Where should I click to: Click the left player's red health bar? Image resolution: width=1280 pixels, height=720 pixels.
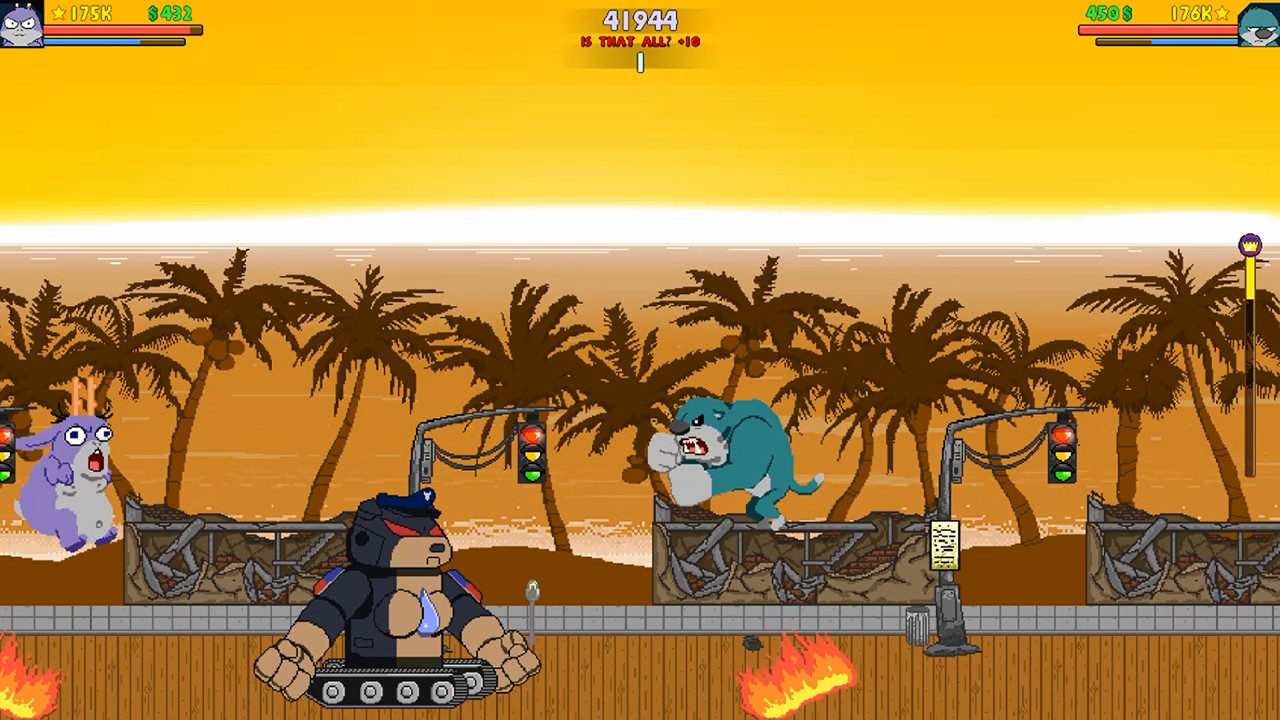tap(120, 30)
